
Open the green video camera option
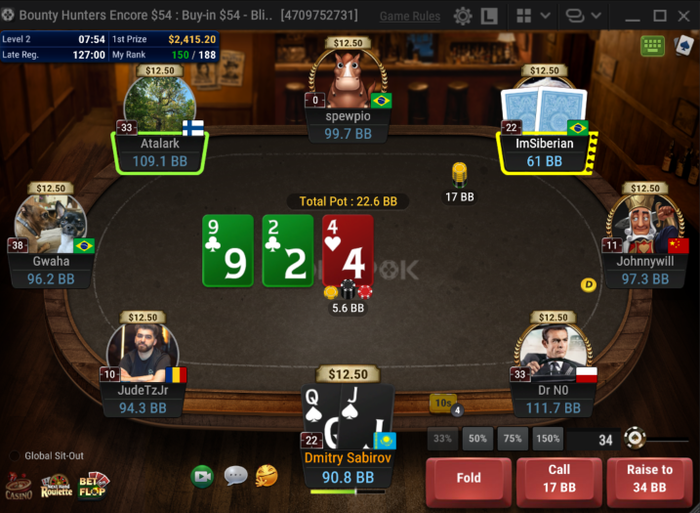(203, 476)
